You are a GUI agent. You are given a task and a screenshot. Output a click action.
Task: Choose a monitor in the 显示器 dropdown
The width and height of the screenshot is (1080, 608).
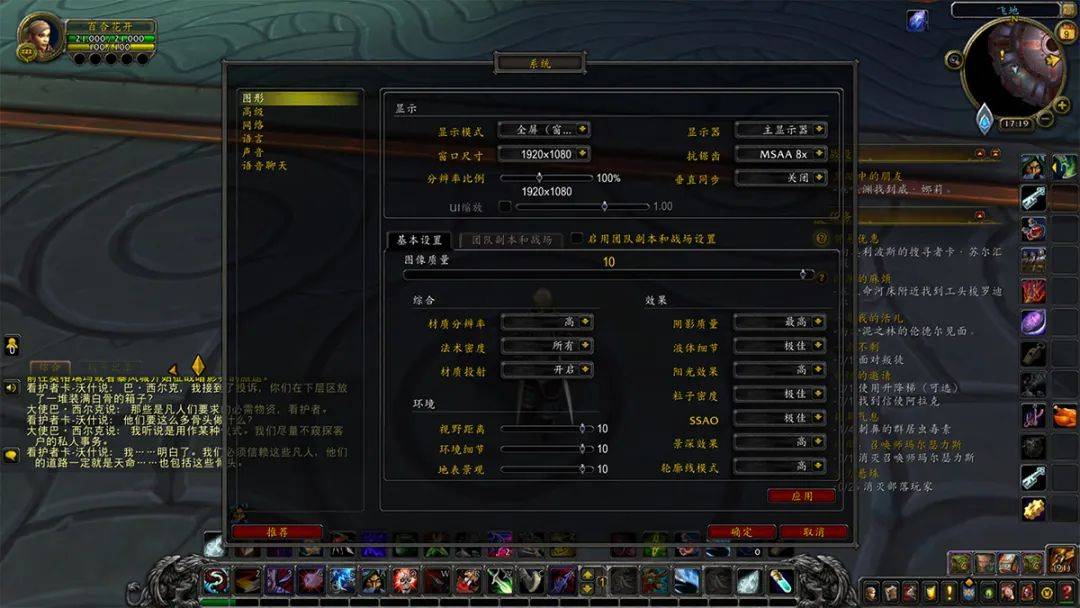tap(781, 130)
